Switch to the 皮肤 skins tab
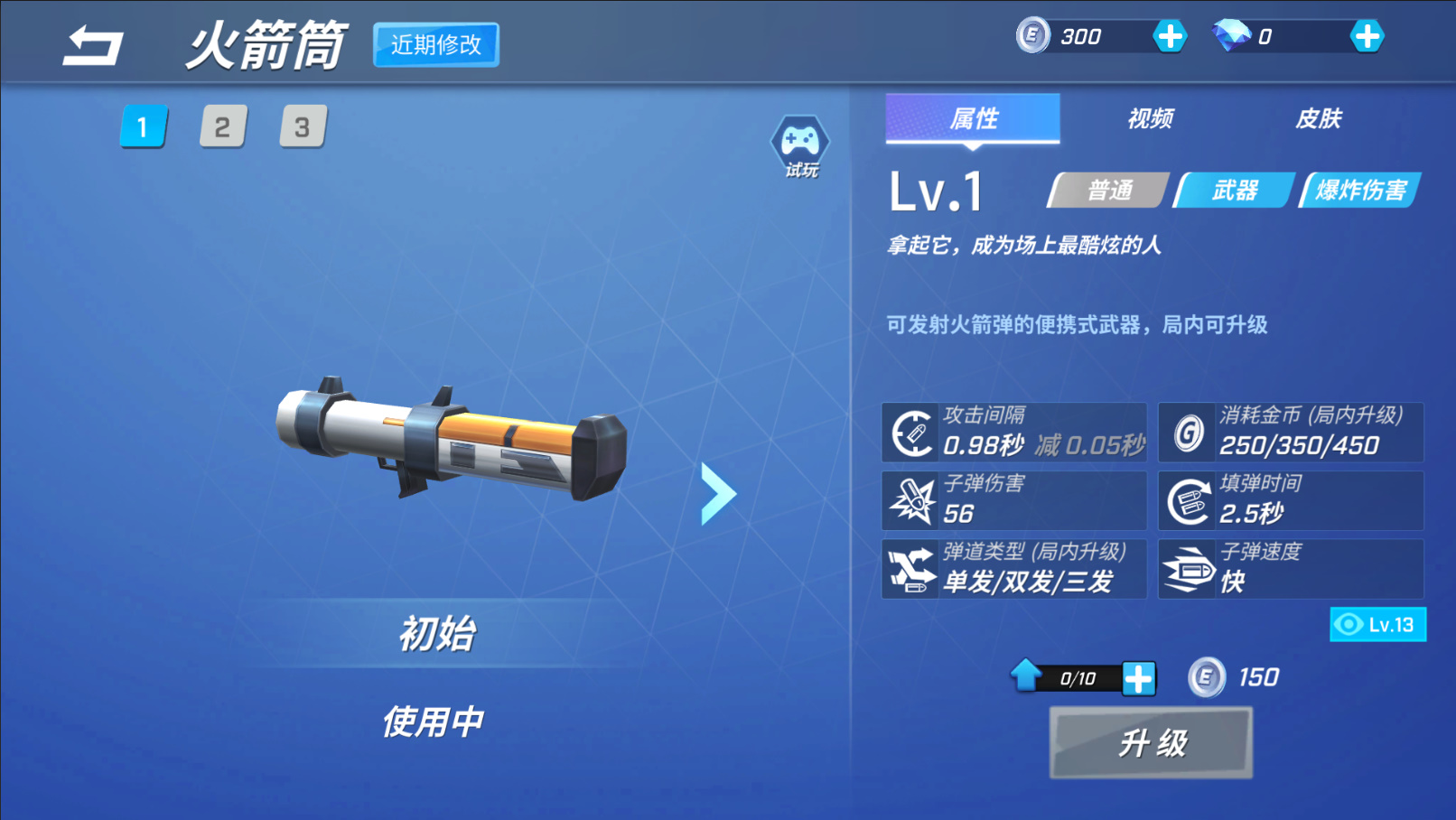 [1318, 118]
